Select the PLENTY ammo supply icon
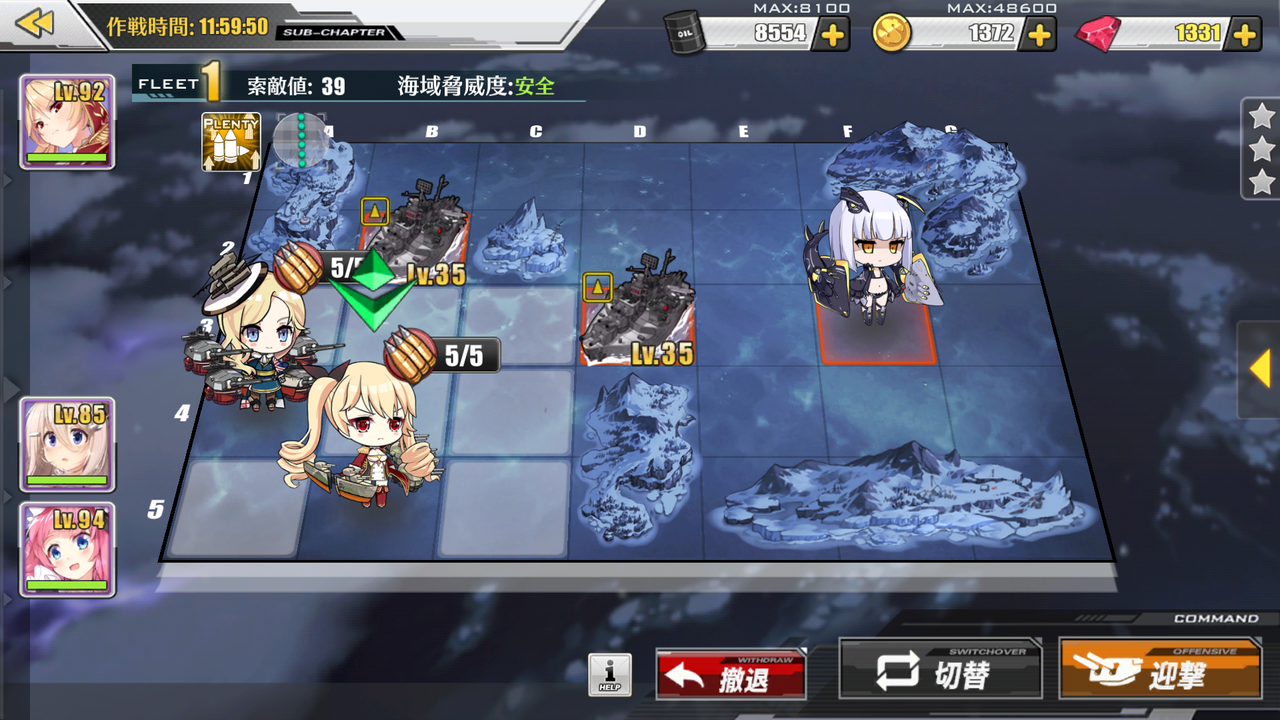 pyautogui.click(x=232, y=142)
